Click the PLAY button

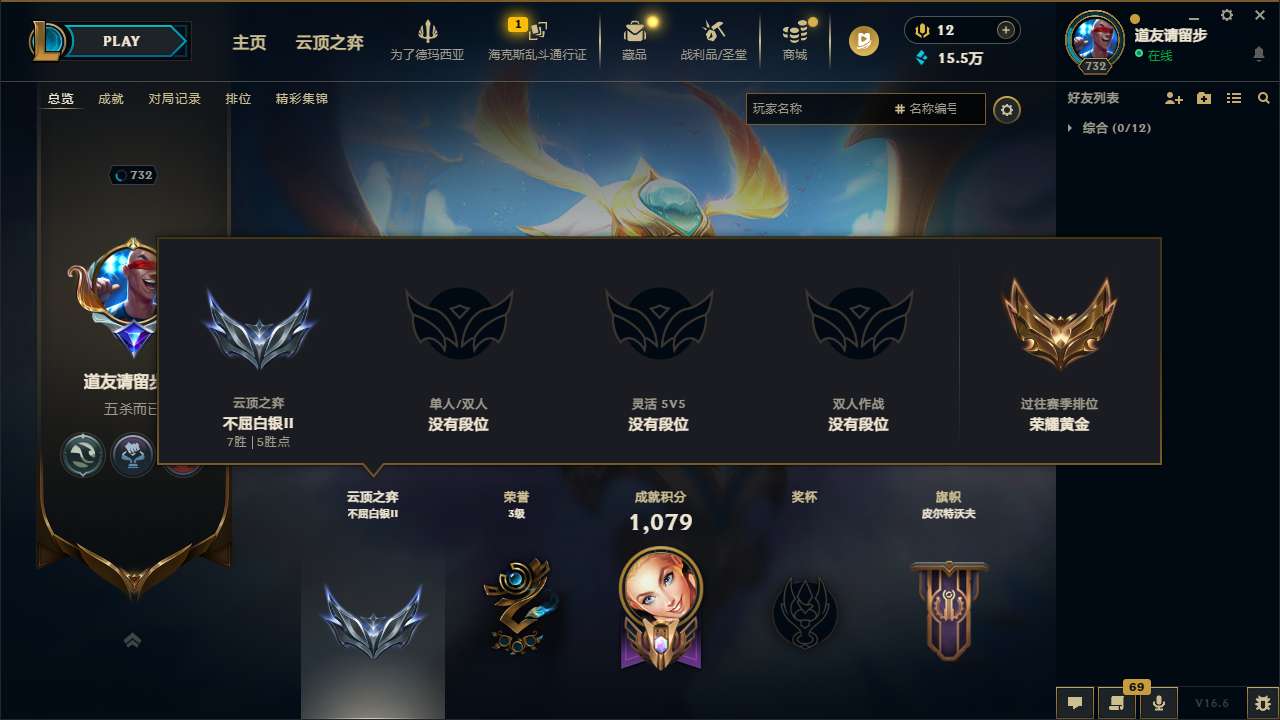coord(122,41)
